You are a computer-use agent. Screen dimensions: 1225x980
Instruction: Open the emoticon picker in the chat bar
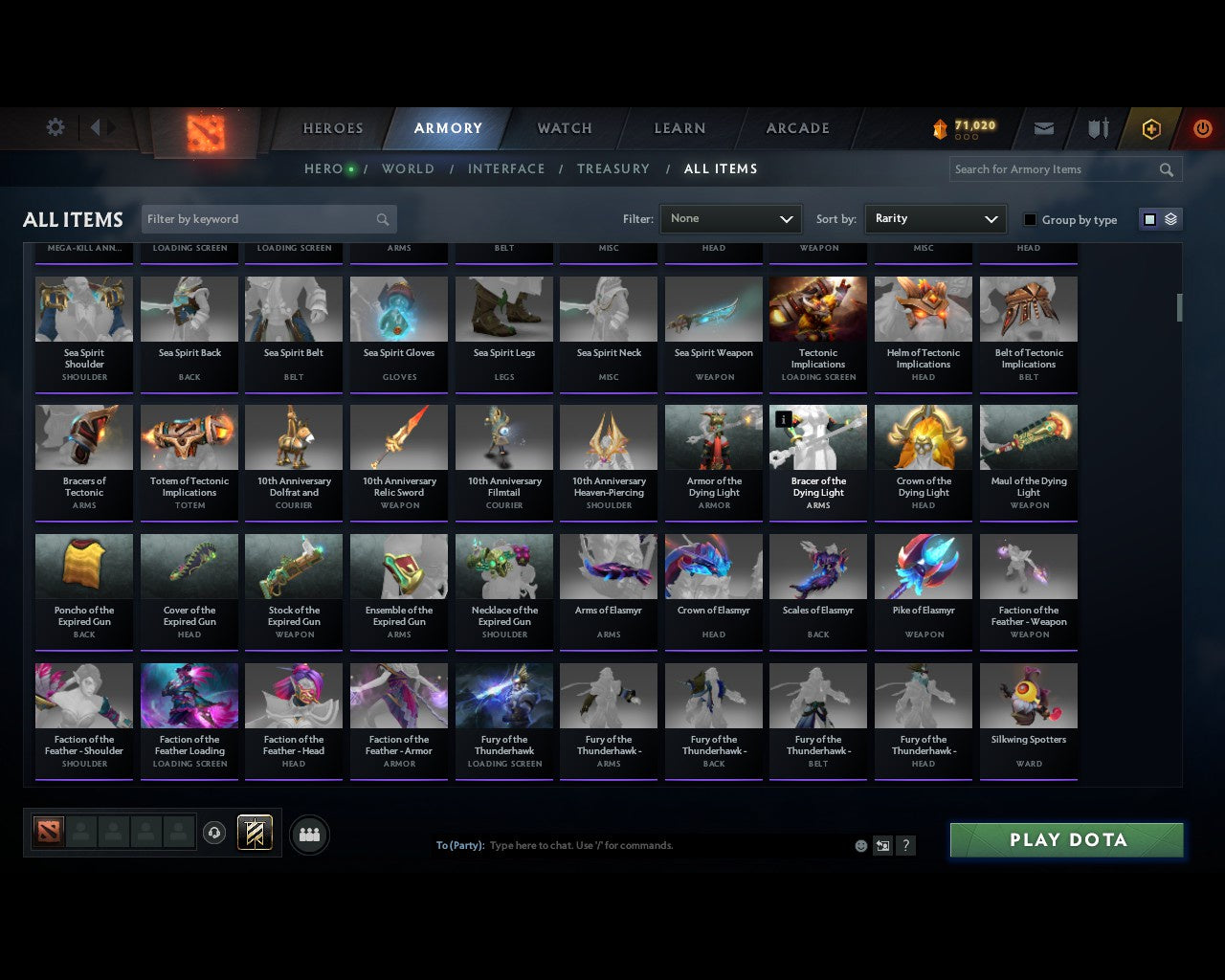pos(860,845)
